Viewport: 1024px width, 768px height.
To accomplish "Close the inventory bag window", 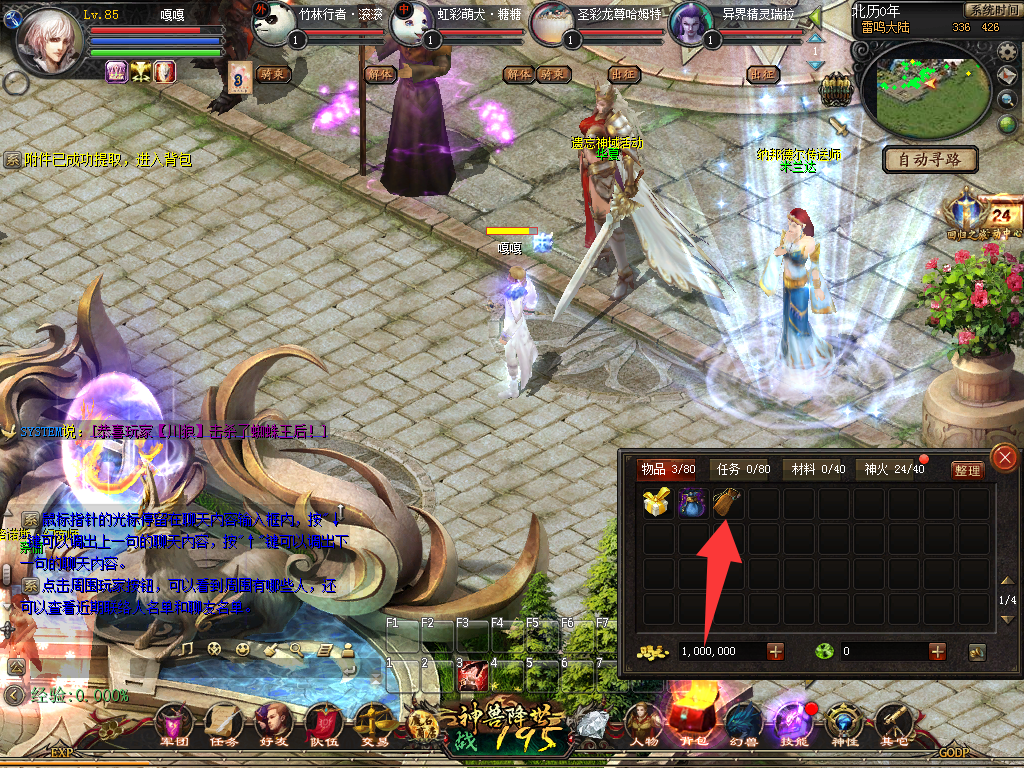I will 1003,458.
